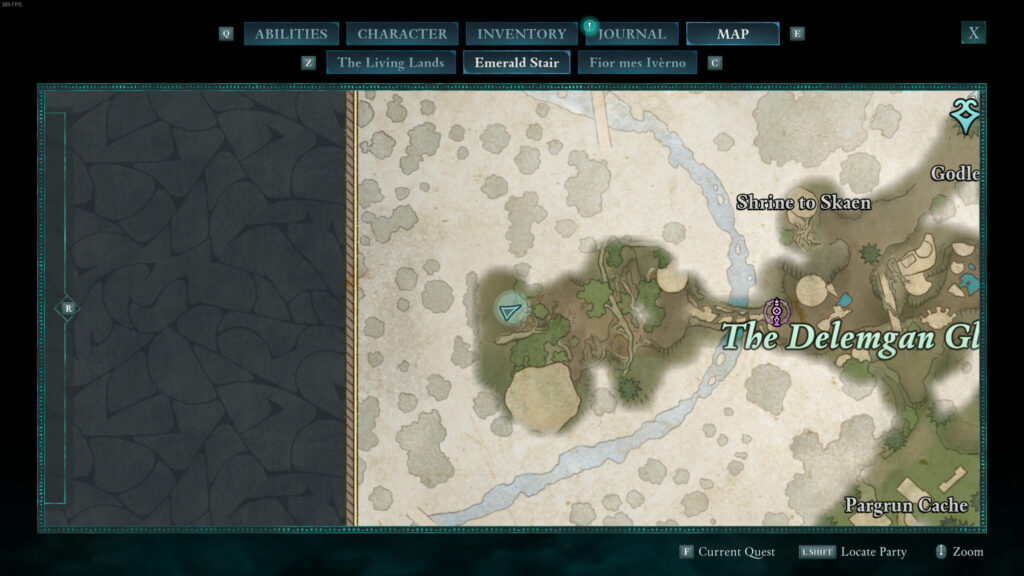Close the menu with the X button
Image resolution: width=1024 pixels, height=576 pixels.
pyautogui.click(x=973, y=33)
